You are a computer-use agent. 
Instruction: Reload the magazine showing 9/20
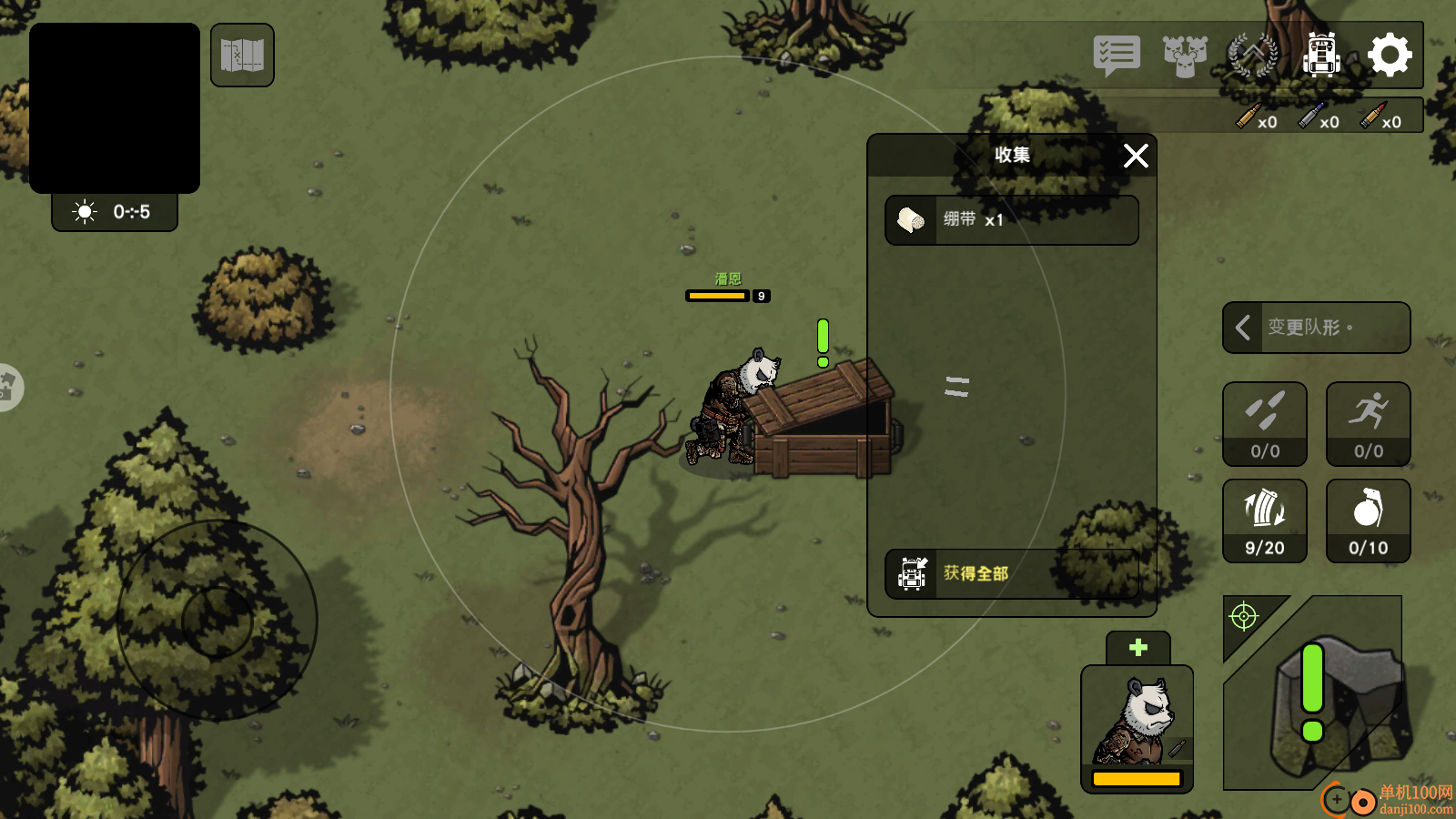[1264, 521]
